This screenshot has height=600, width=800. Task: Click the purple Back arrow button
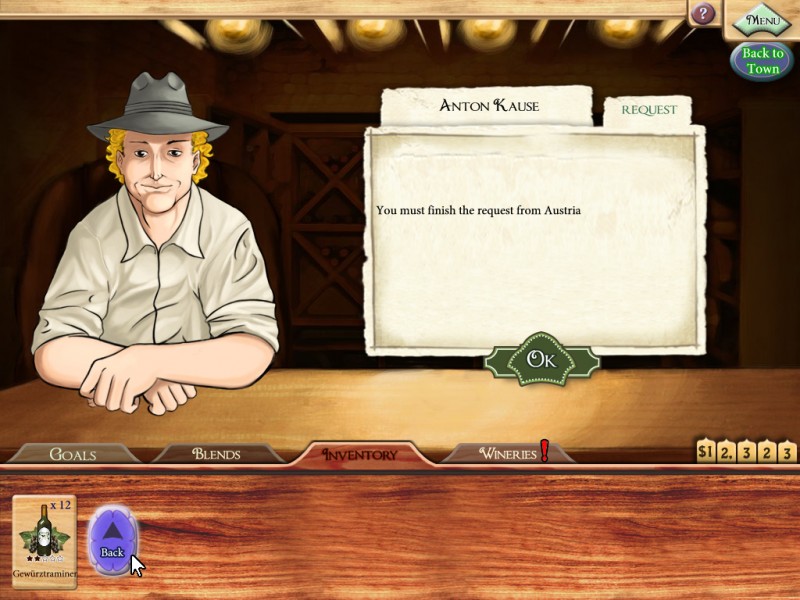point(112,538)
